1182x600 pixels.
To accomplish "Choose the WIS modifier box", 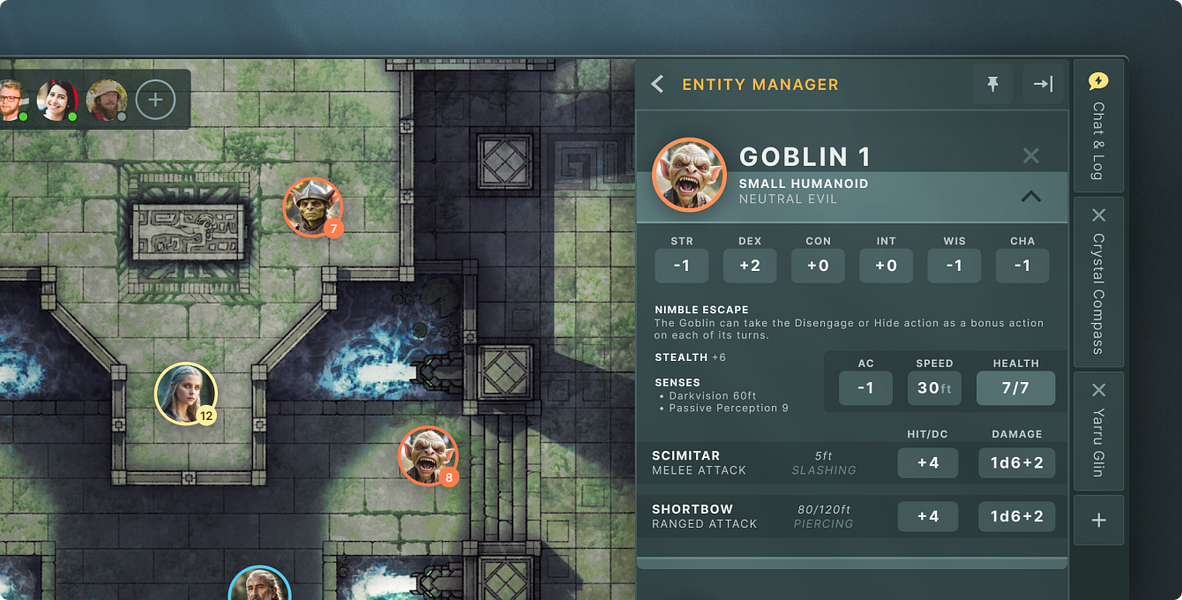I will pyautogui.click(x=954, y=266).
